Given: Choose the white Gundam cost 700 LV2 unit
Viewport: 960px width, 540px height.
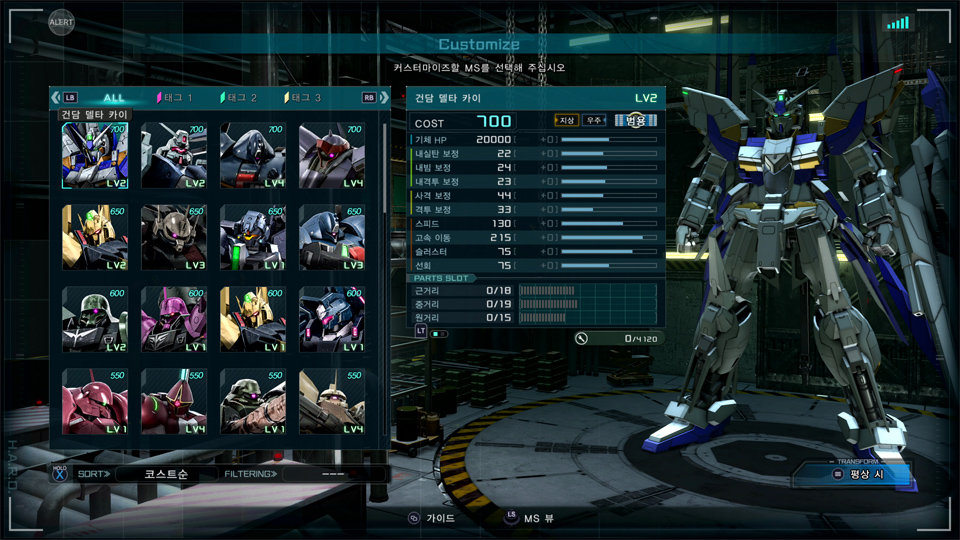Looking at the screenshot, I should (174, 156).
